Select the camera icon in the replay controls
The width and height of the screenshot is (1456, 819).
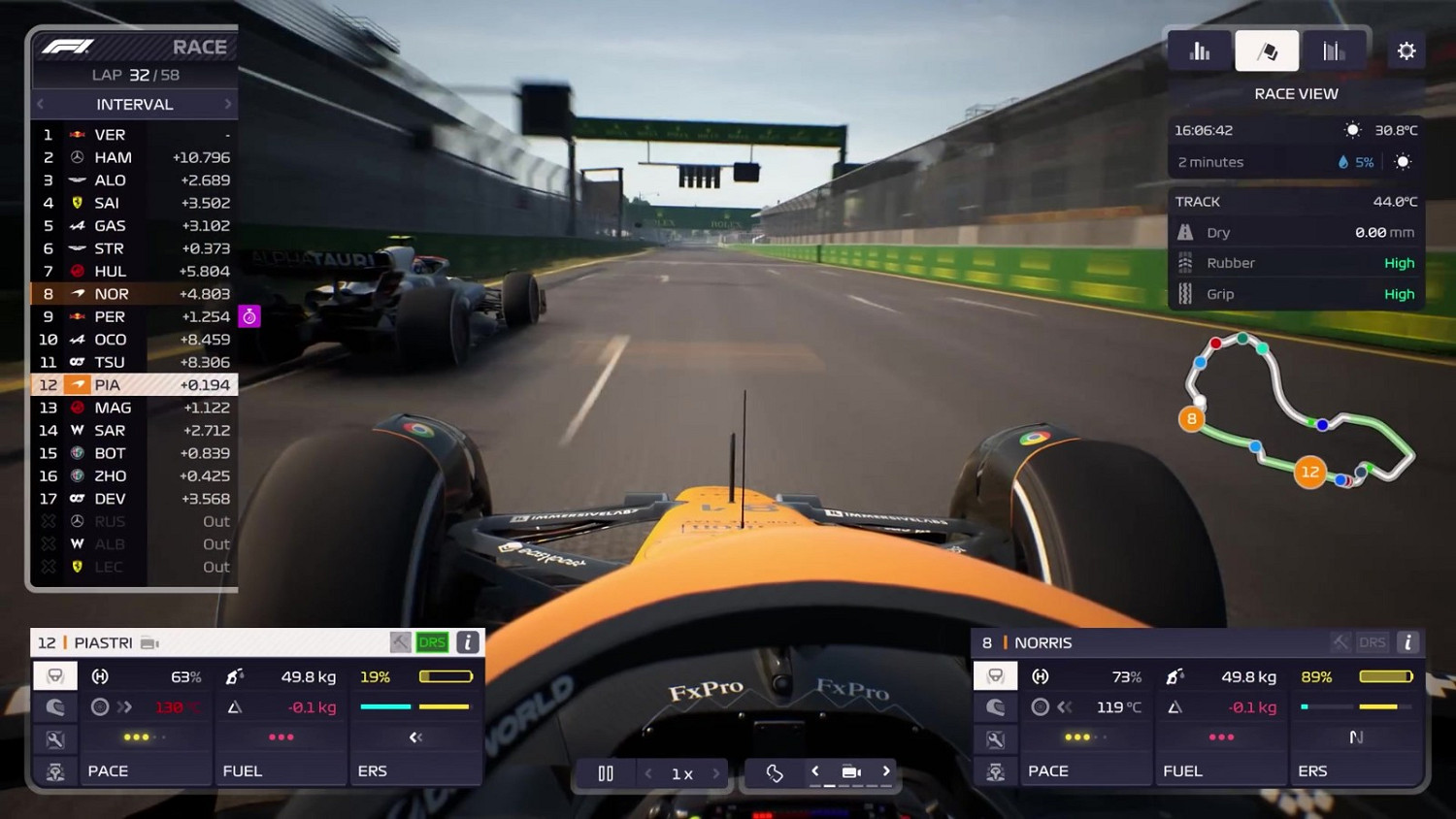(x=851, y=771)
